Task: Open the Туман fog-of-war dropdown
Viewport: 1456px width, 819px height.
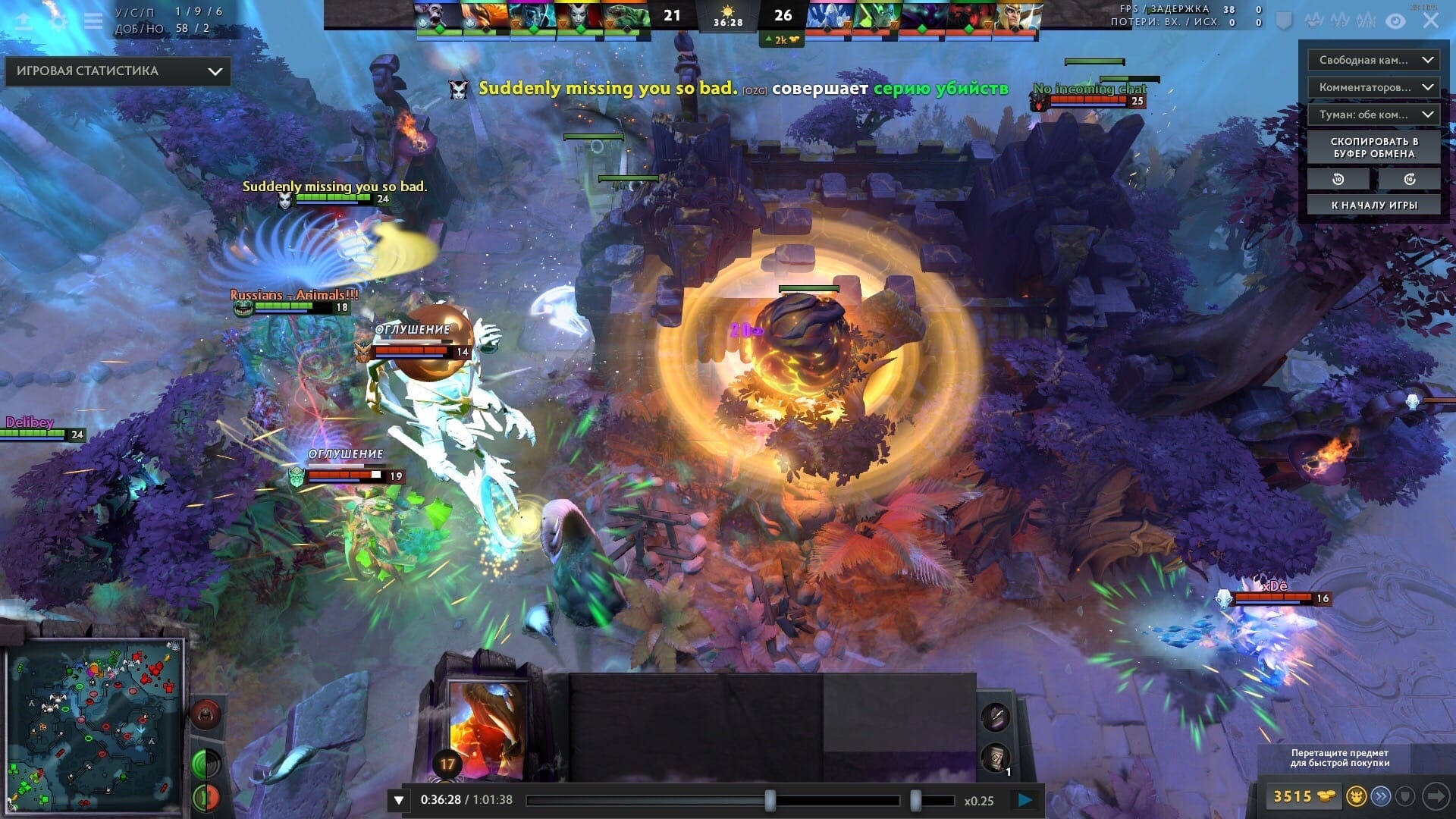Action: pyautogui.click(x=1373, y=115)
